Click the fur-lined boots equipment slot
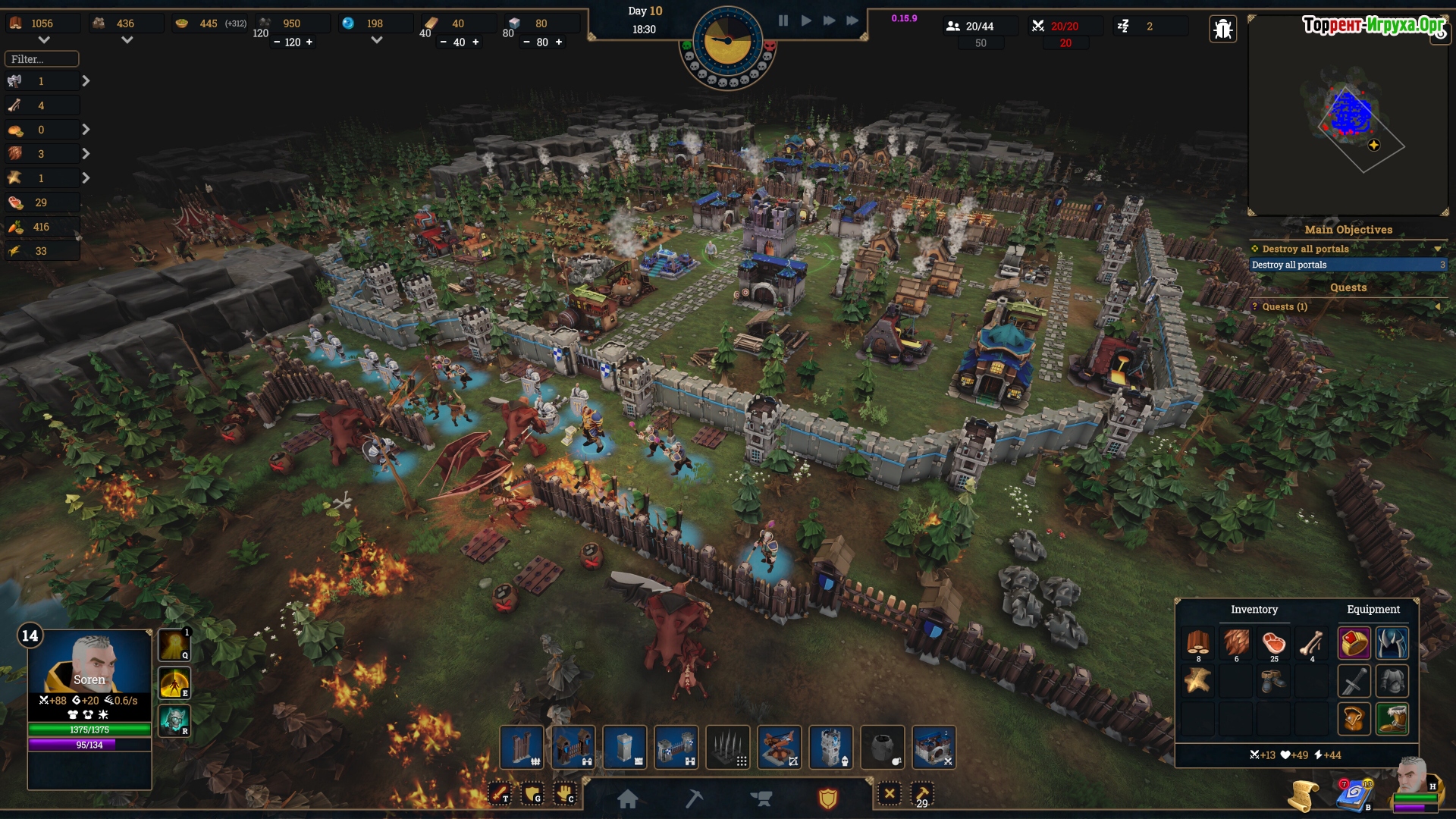The width and height of the screenshot is (1456, 819). [x=1392, y=718]
